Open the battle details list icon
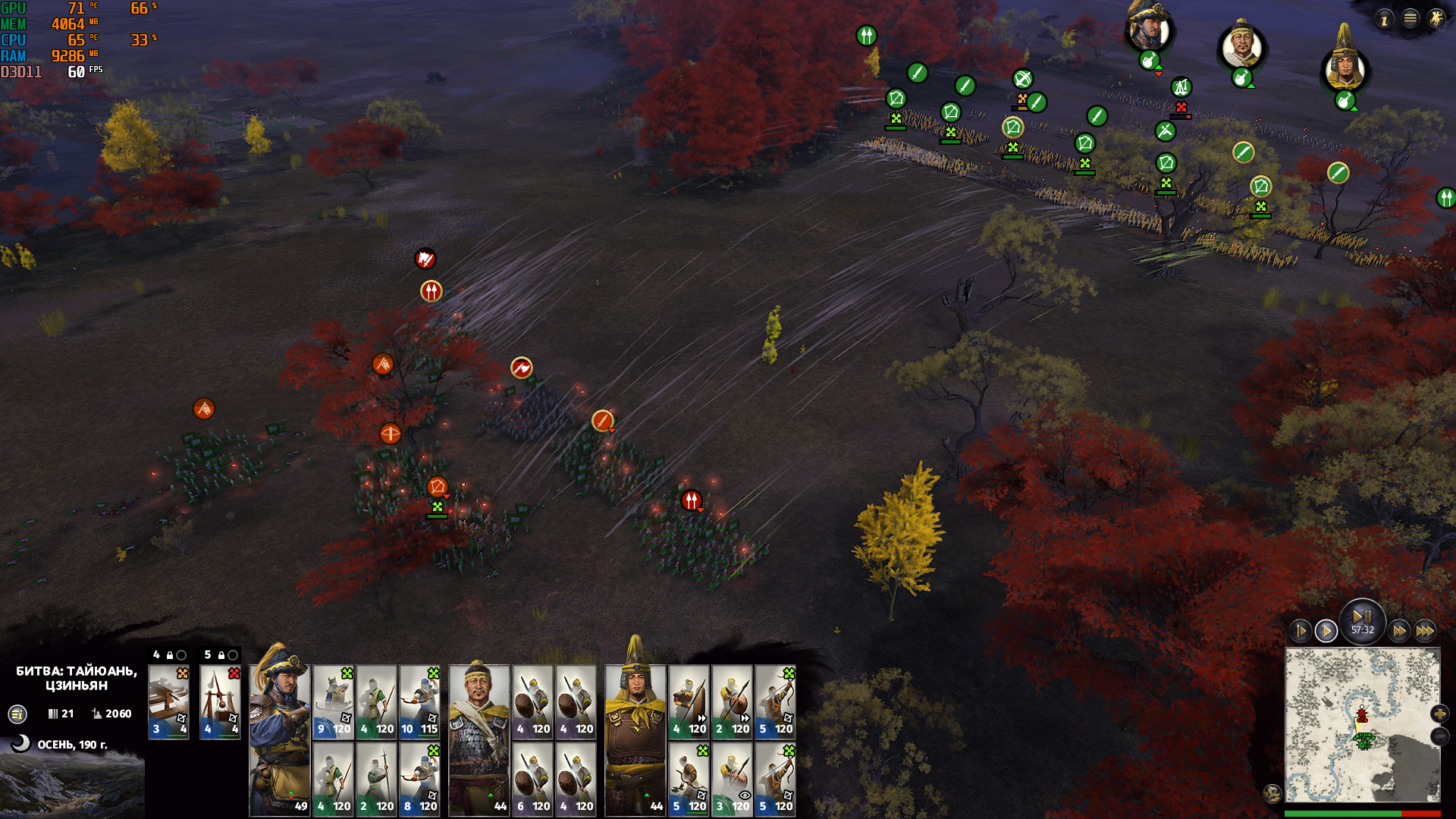1456x819 pixels. click(17, 714)
